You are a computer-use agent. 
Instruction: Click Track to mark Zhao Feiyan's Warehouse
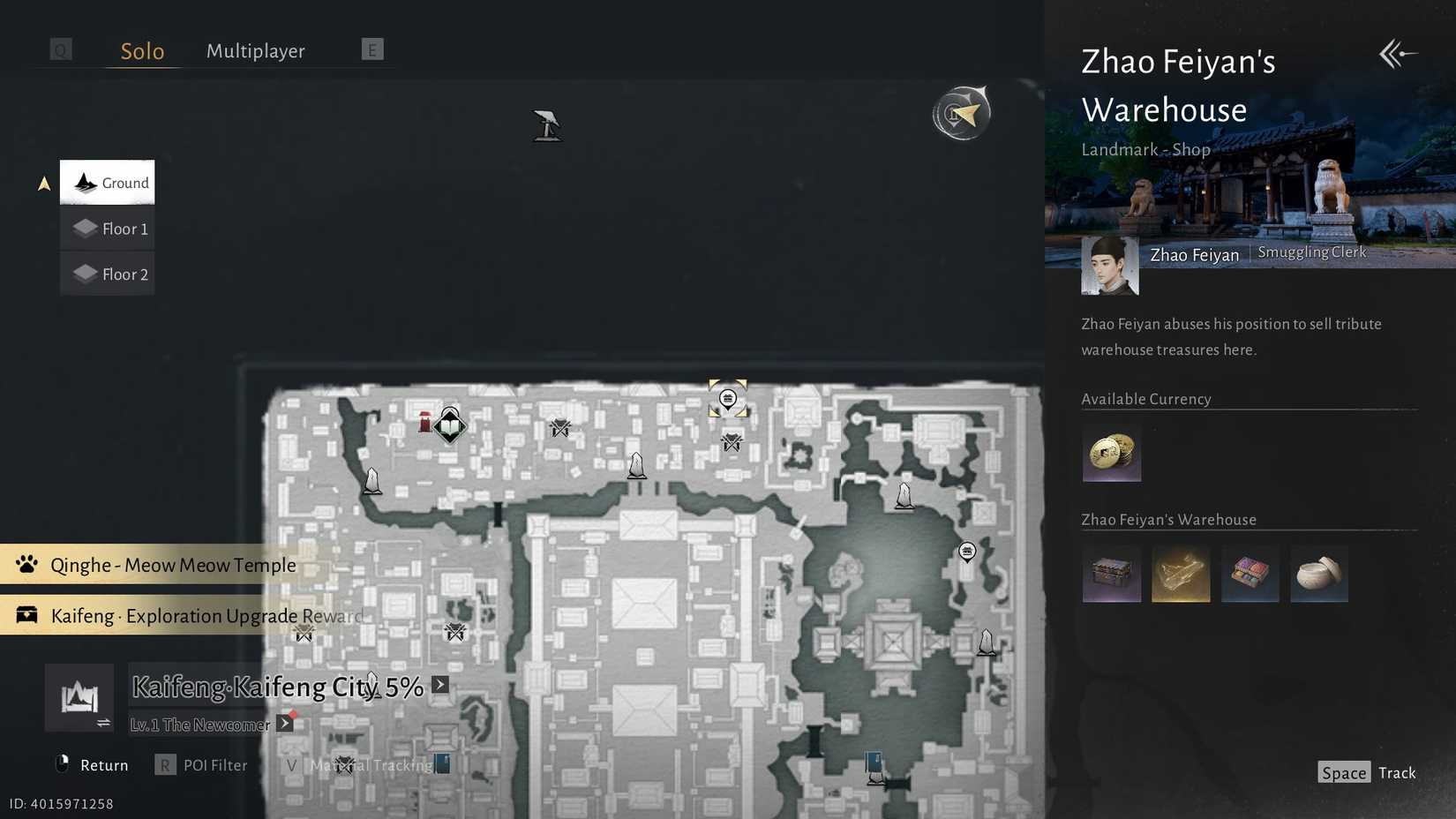(1398, 771)
